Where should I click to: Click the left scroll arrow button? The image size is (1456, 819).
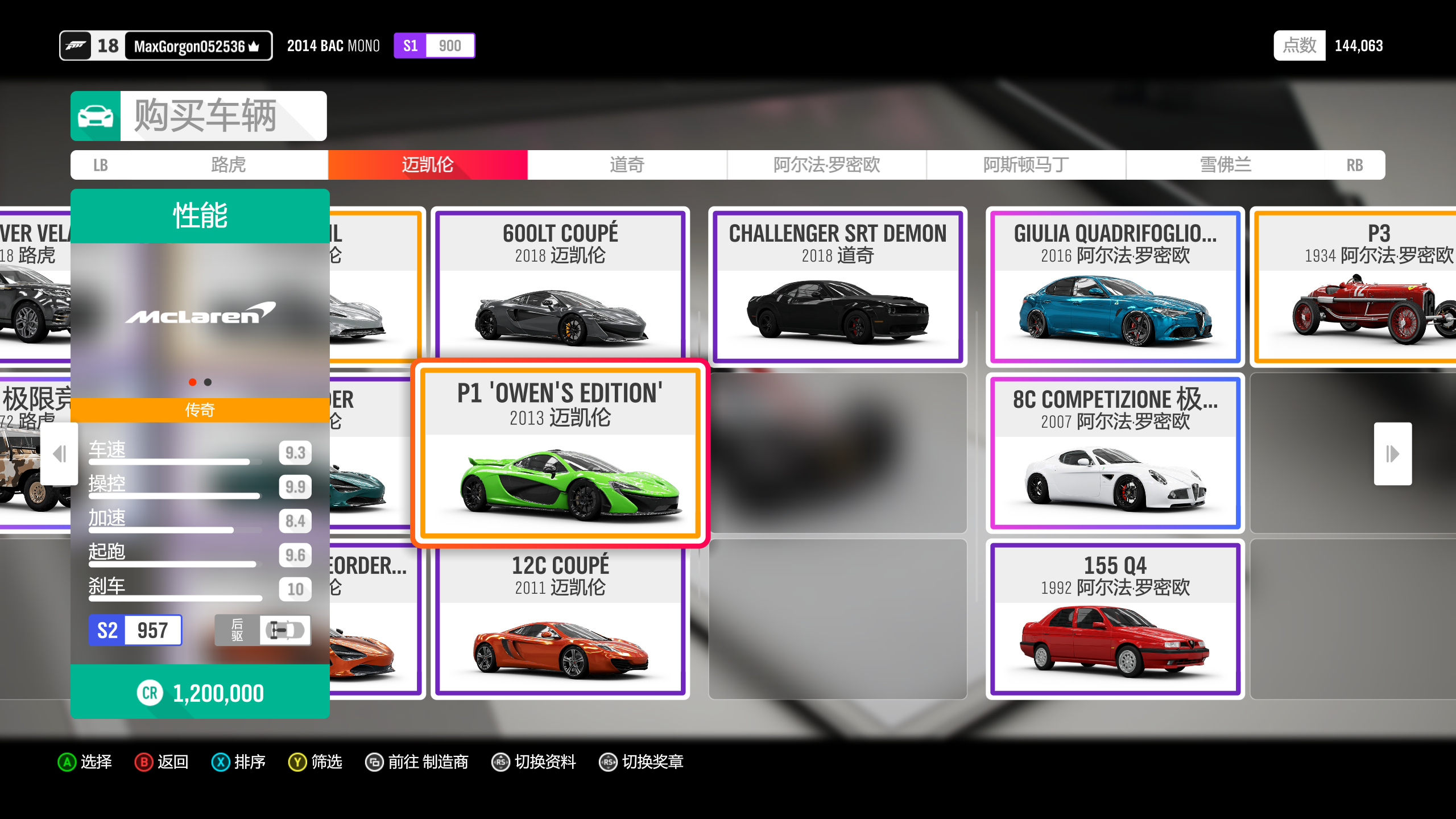[60, 454]
